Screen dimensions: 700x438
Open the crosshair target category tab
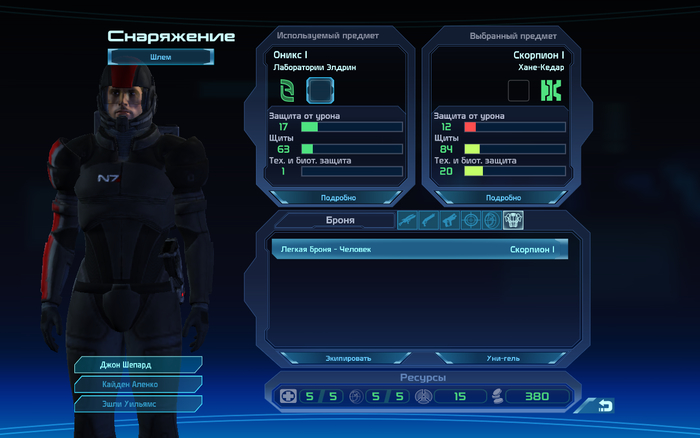469,220
